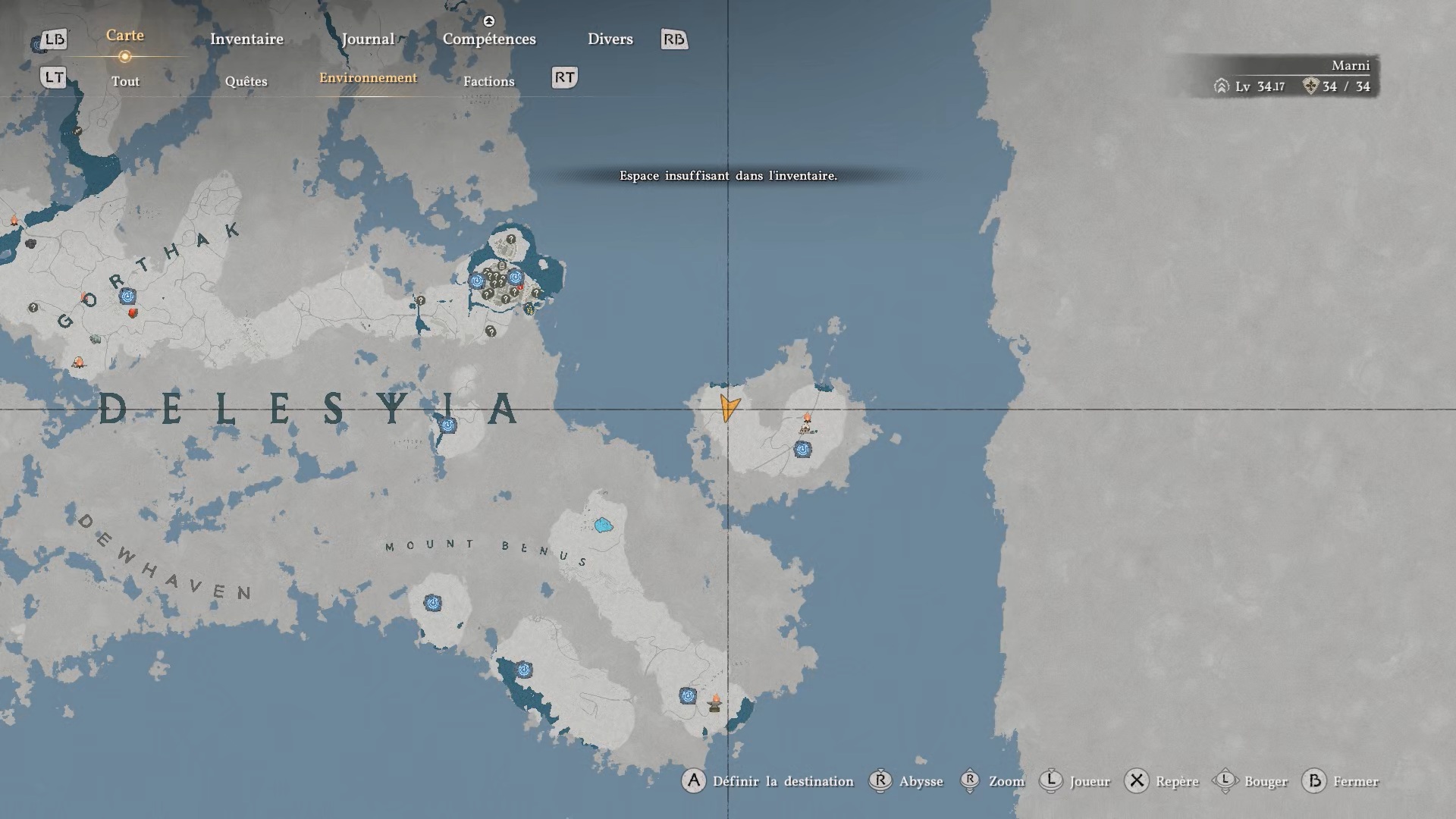This screenshot has width=1456, height=819.
Task: Select the campfire marker on the eastern island
Action: coord(807,419)
